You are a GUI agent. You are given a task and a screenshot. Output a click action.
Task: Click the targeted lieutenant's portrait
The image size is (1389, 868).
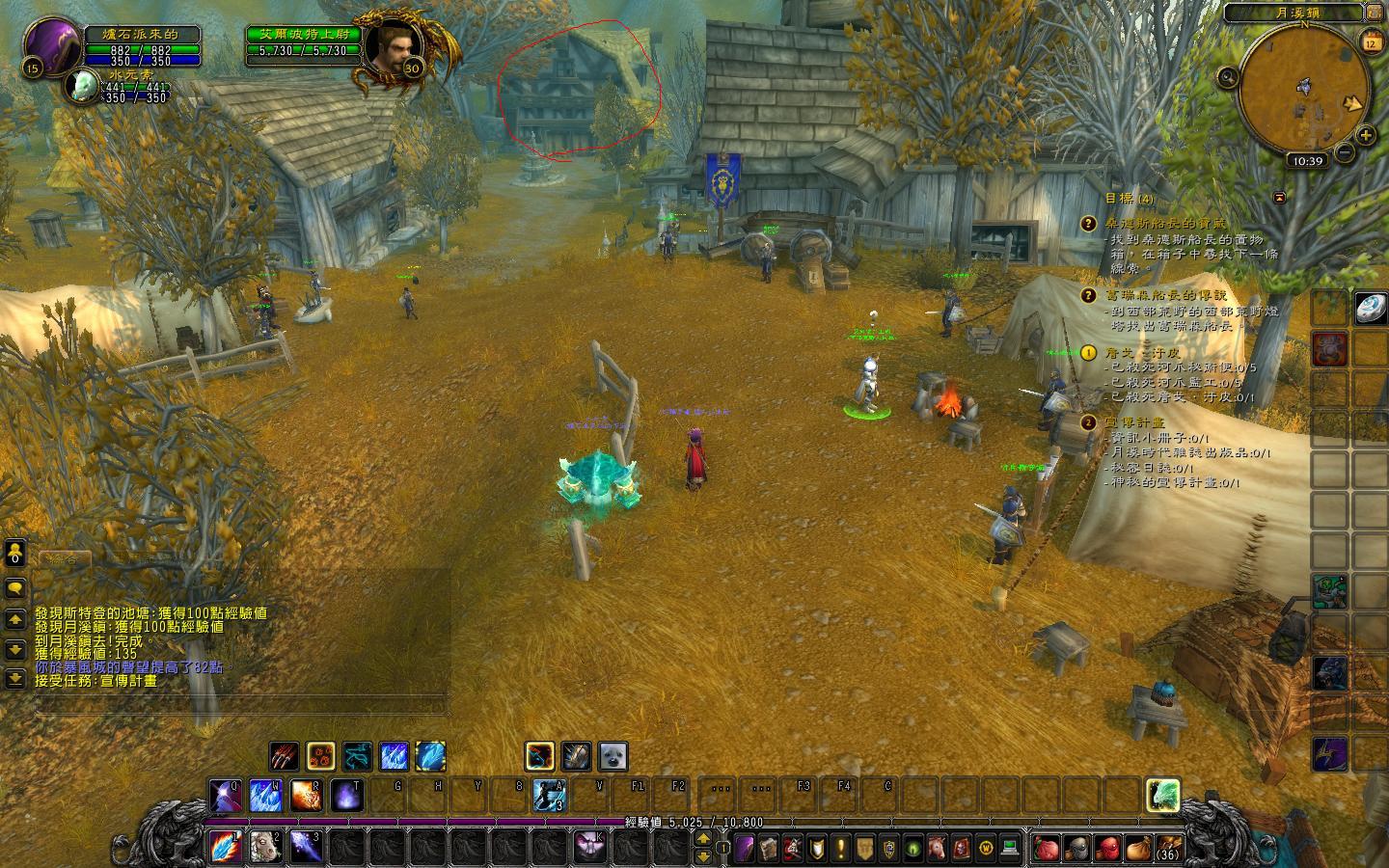pos(391,47)
